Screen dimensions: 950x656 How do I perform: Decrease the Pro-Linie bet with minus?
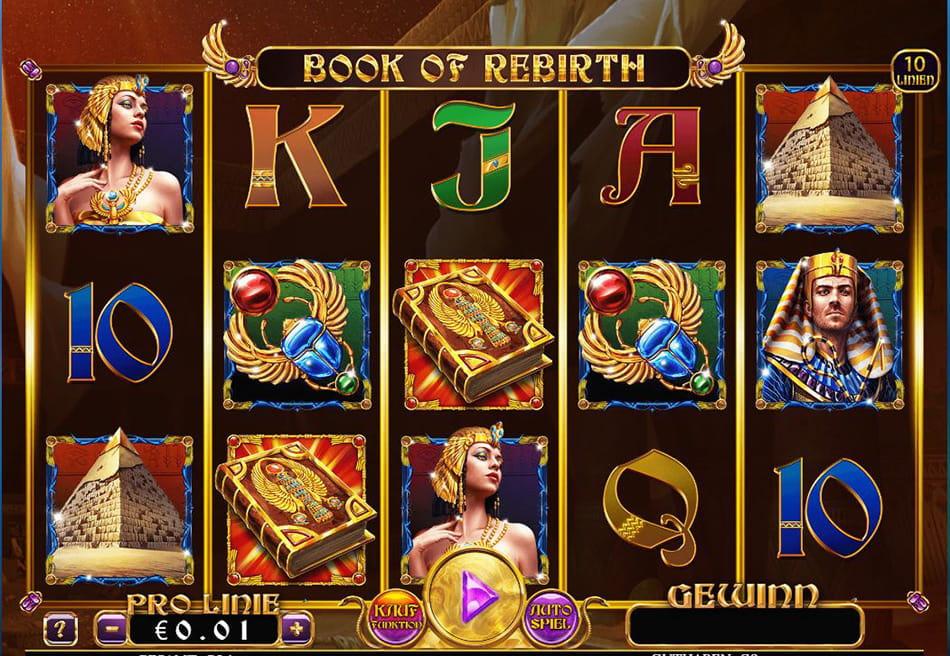[109, 629]
